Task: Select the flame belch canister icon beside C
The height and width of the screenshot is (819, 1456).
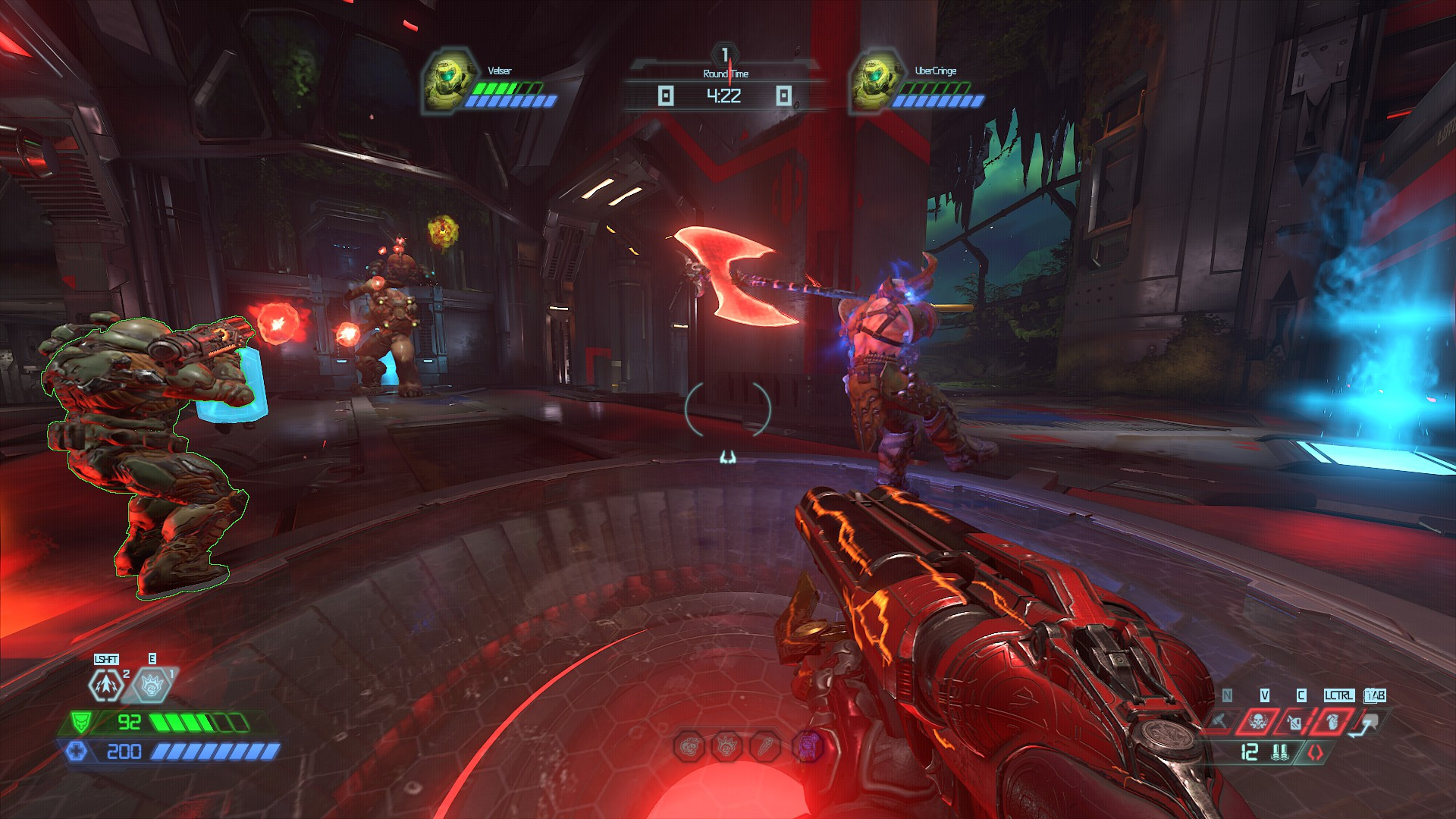Action: pyautogui.click(x=1294, y=720)
